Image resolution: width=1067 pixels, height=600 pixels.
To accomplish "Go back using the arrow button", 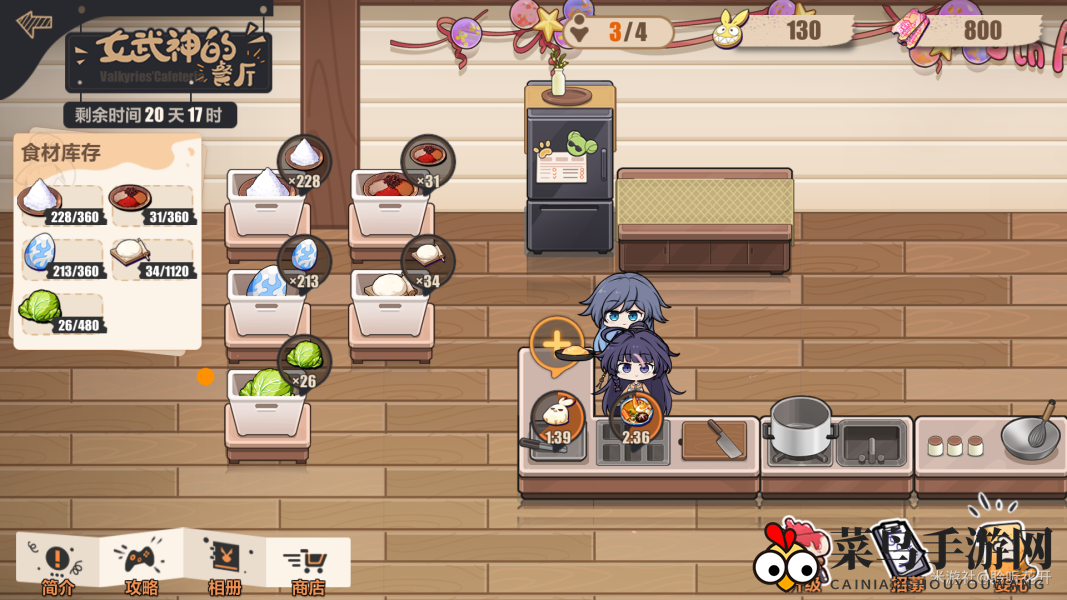I will pos(35,24).
